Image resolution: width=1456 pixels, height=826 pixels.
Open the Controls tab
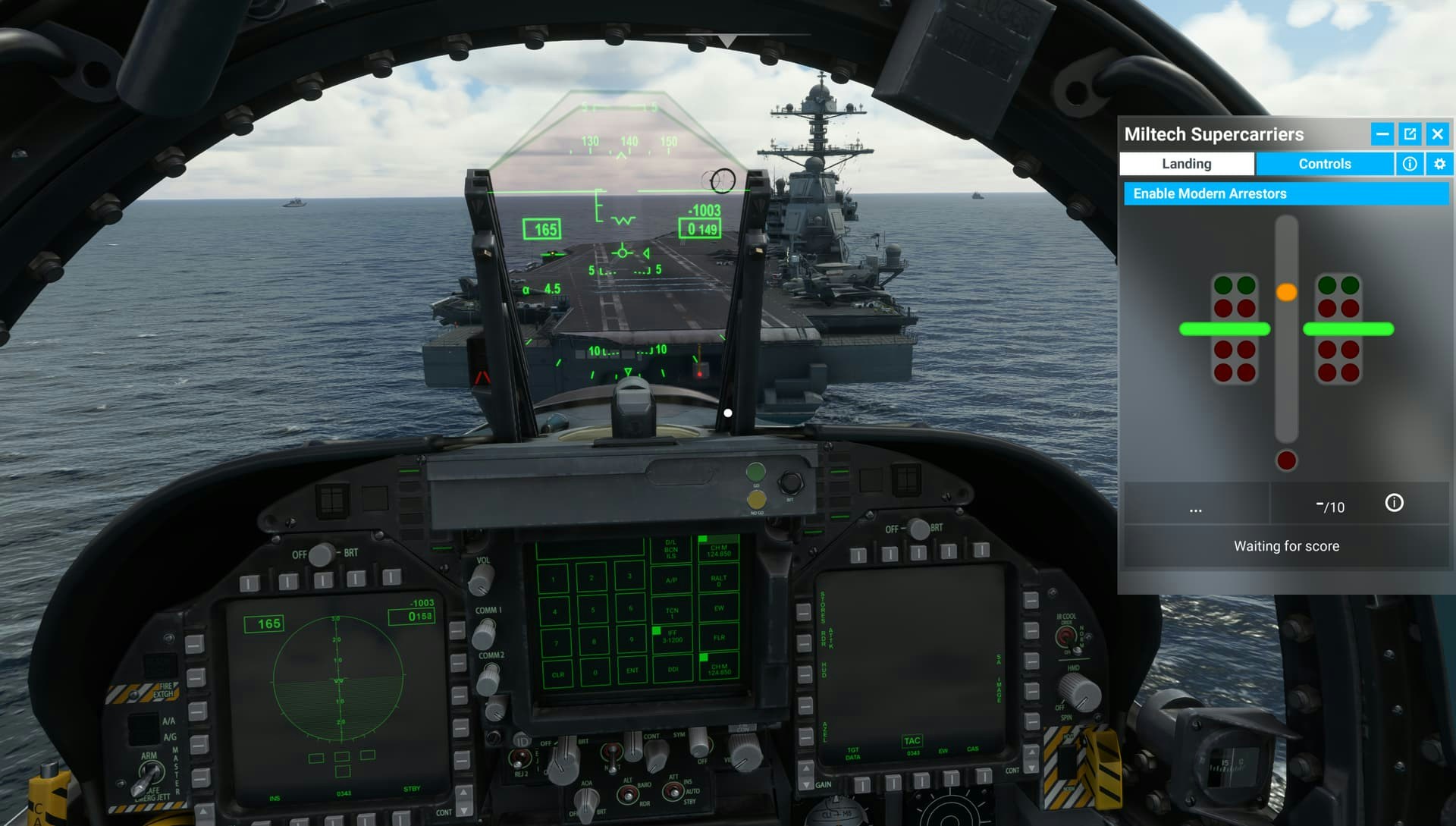(1324, 164)
